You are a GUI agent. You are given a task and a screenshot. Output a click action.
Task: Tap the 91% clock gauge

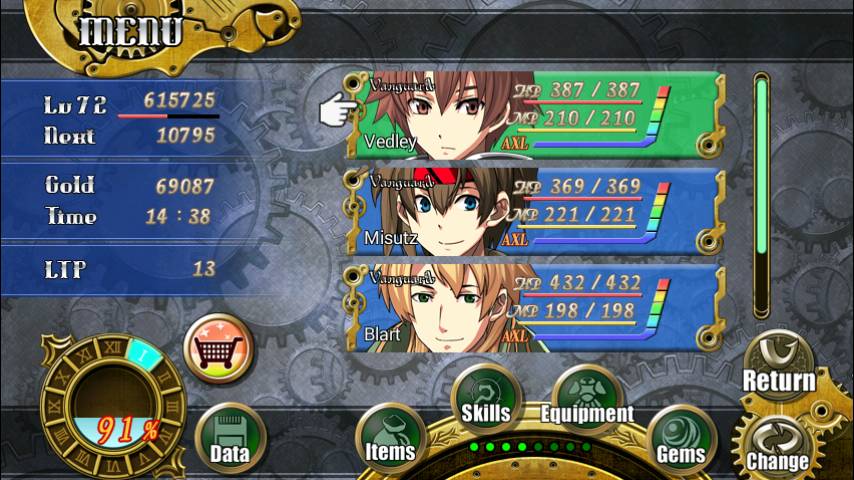tap(112, 402)
